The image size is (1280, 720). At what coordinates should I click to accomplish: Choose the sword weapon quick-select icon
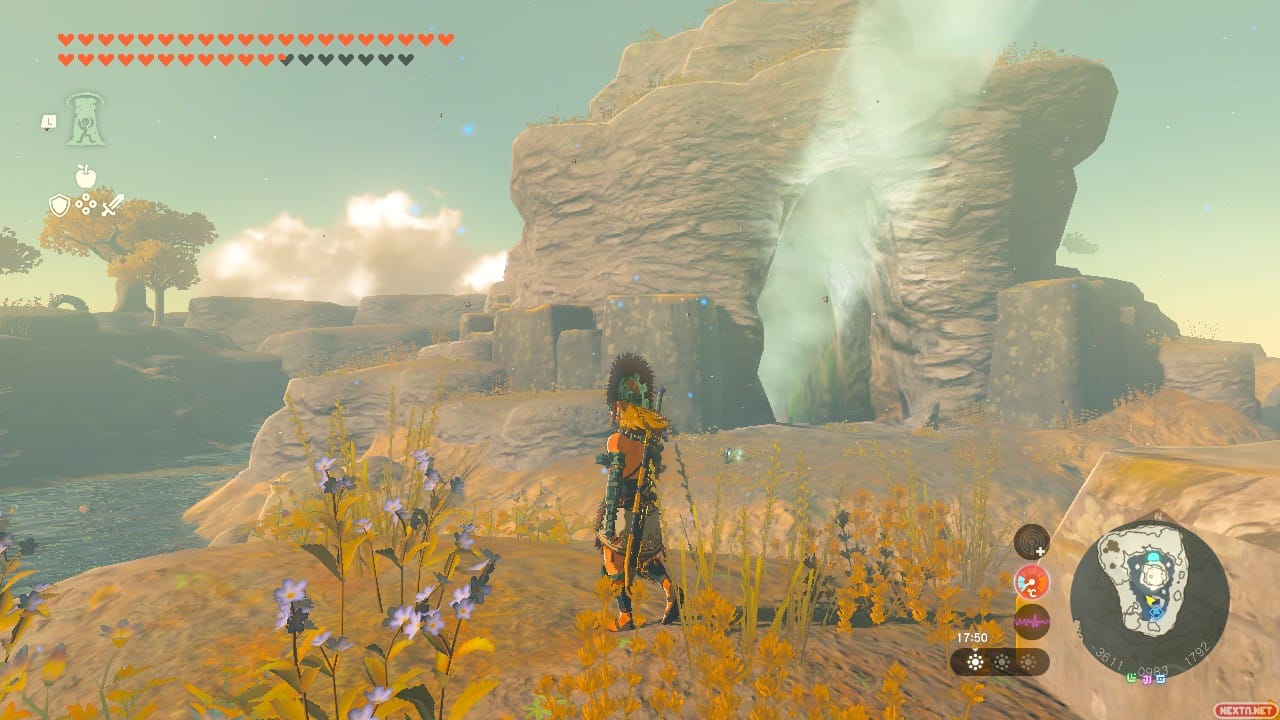[112, 205]
